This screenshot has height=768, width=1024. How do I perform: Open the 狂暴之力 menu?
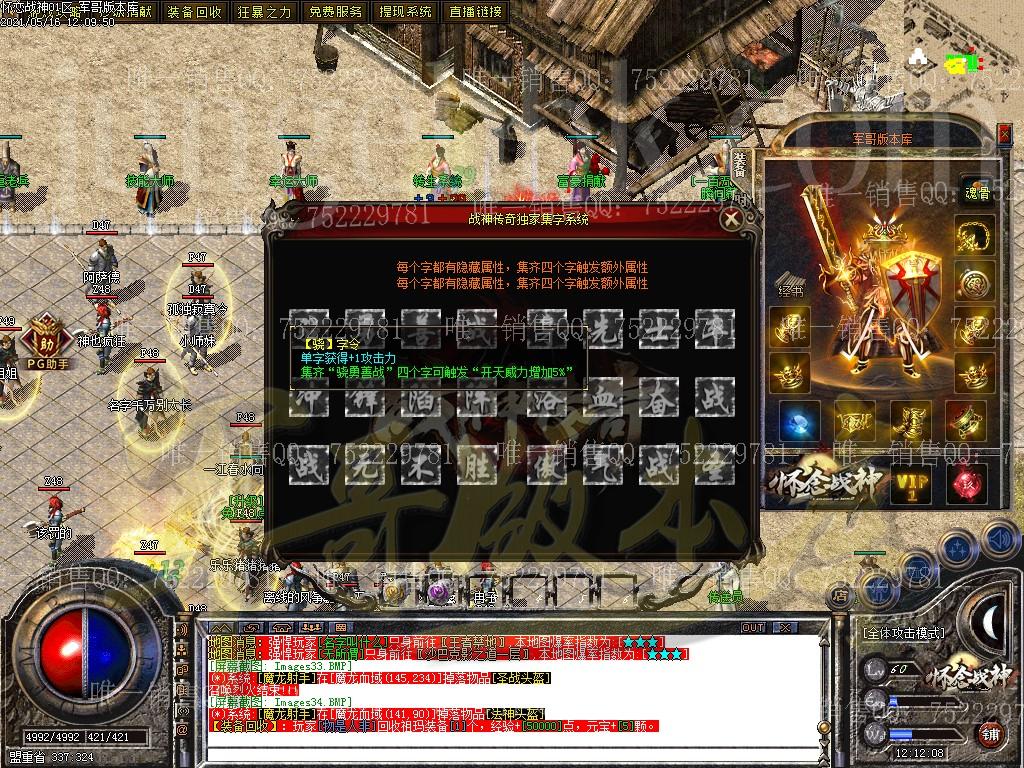tap(264, 12)
